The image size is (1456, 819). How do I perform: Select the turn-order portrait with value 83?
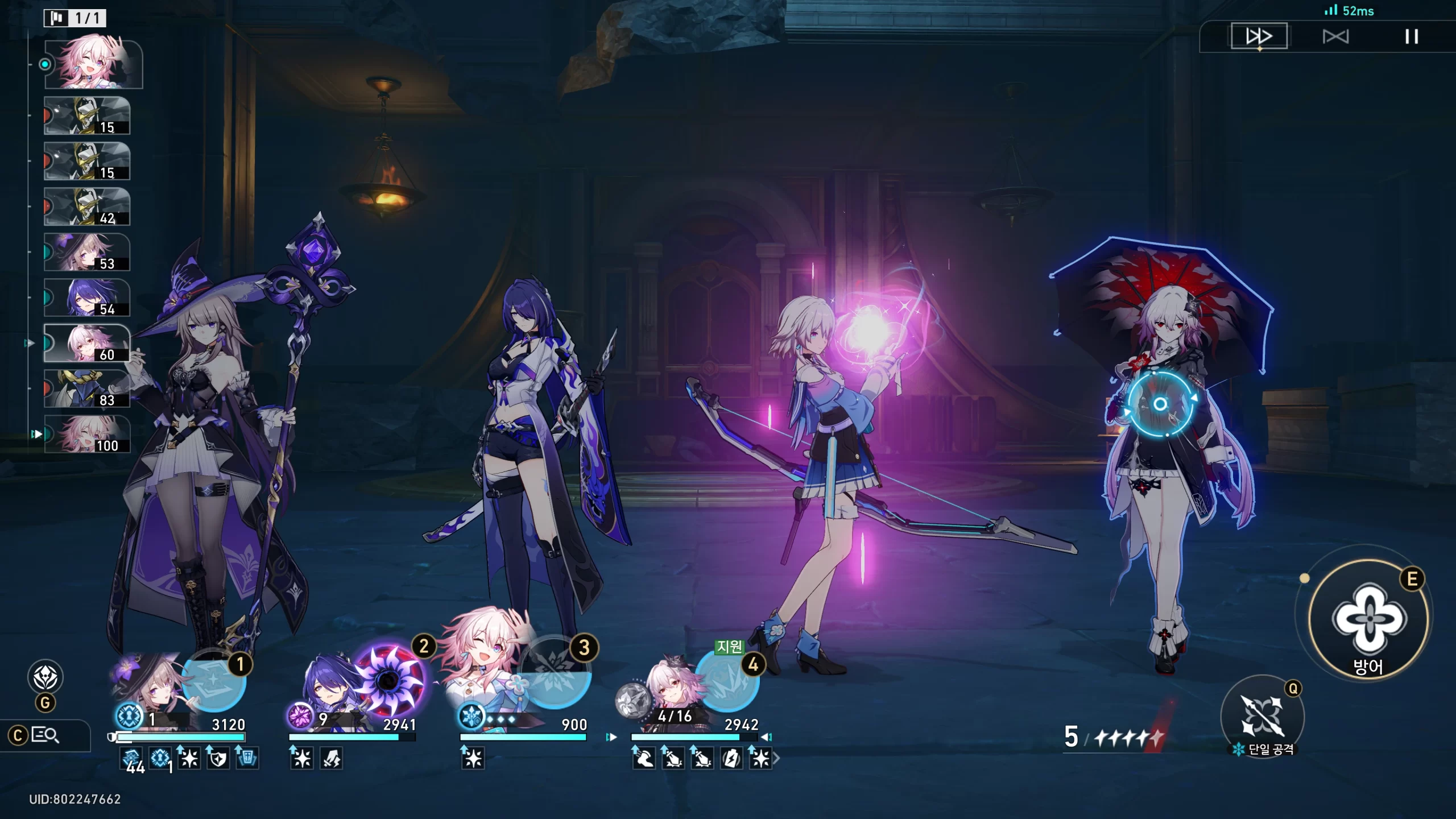[87, 388]
